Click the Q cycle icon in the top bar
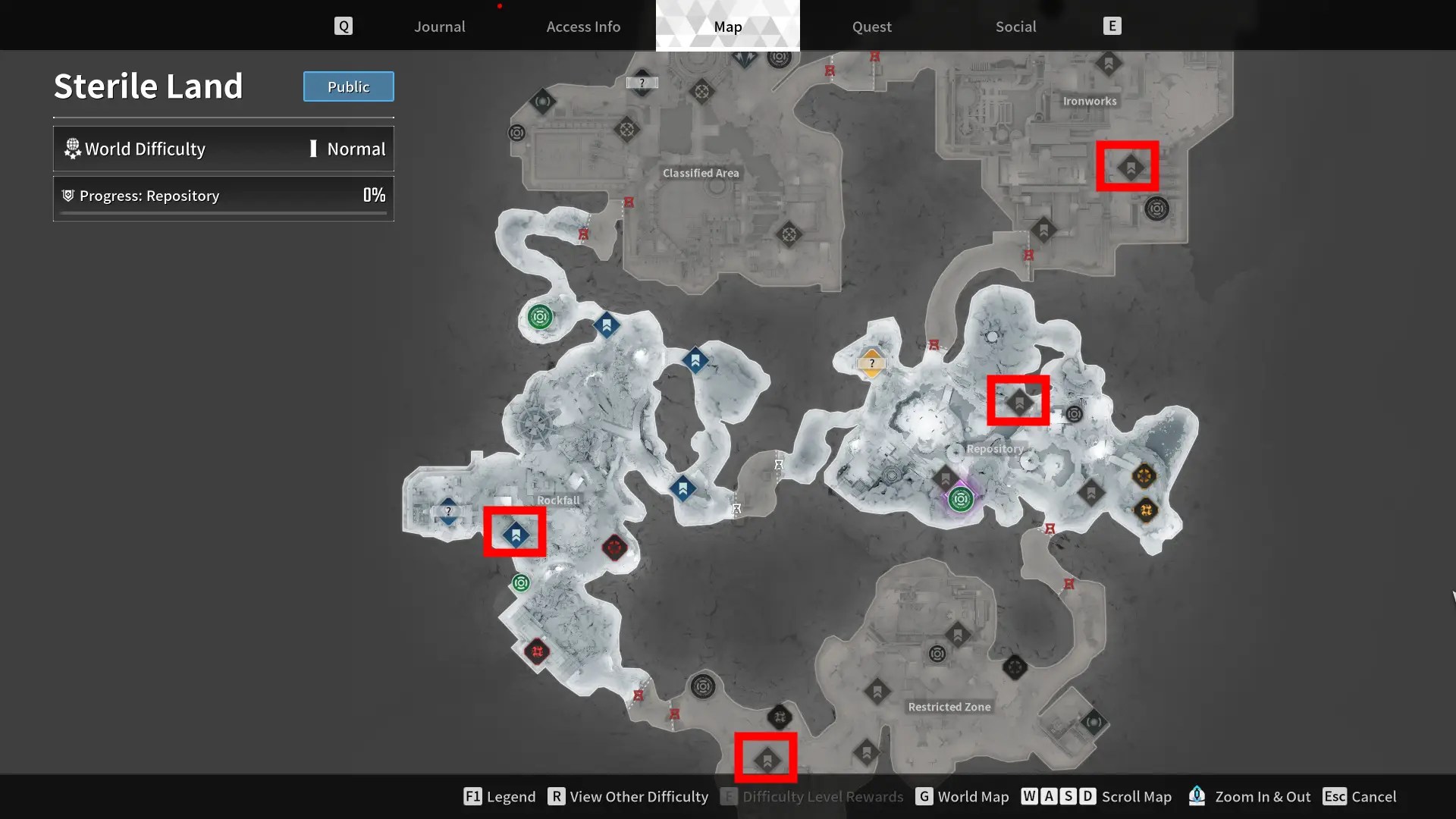 tap(344, 25)
